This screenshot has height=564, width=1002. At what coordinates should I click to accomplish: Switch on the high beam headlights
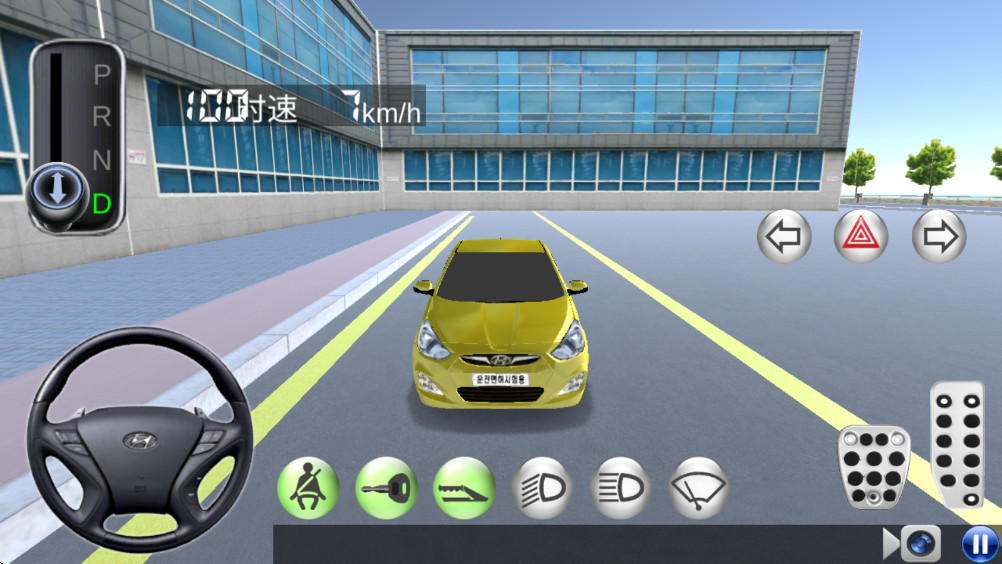point(620,487)
